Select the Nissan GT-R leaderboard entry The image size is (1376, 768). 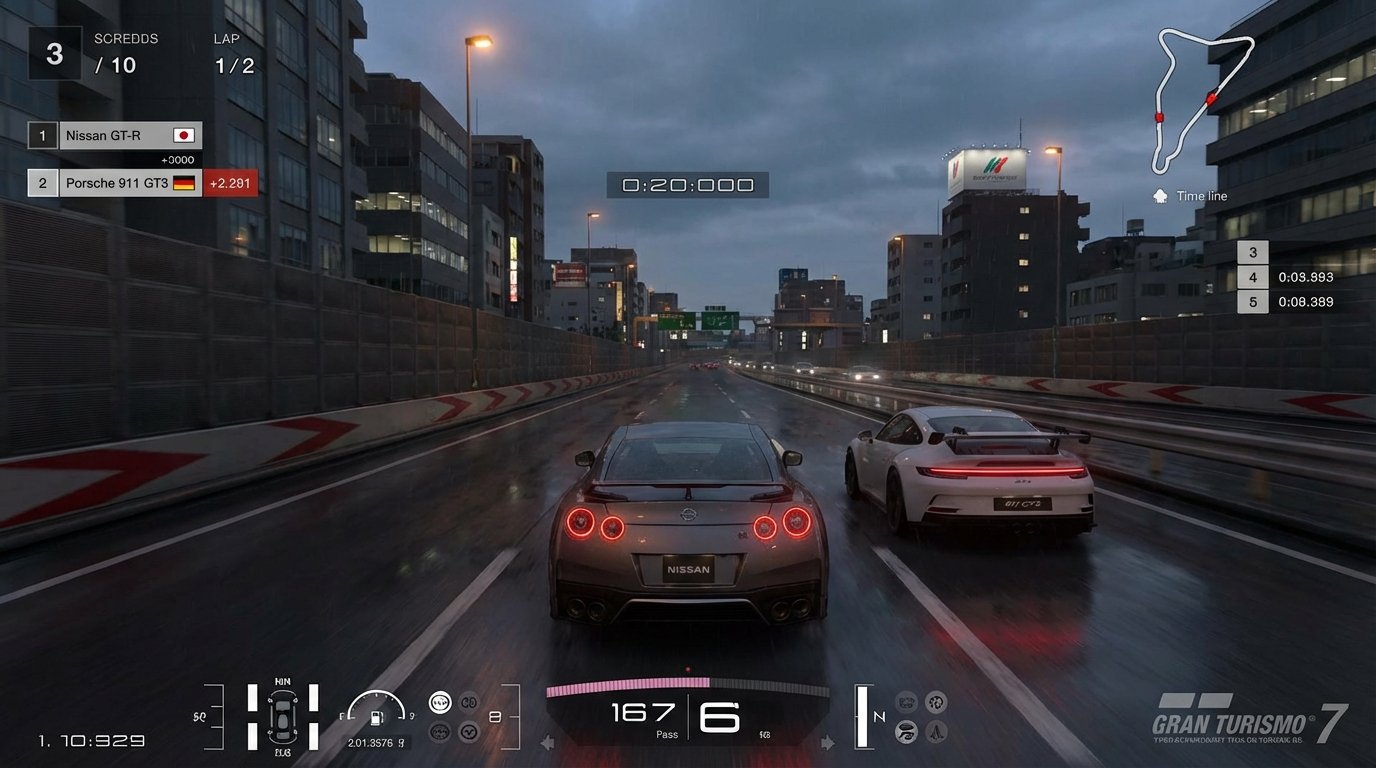(x=130, y=135)
